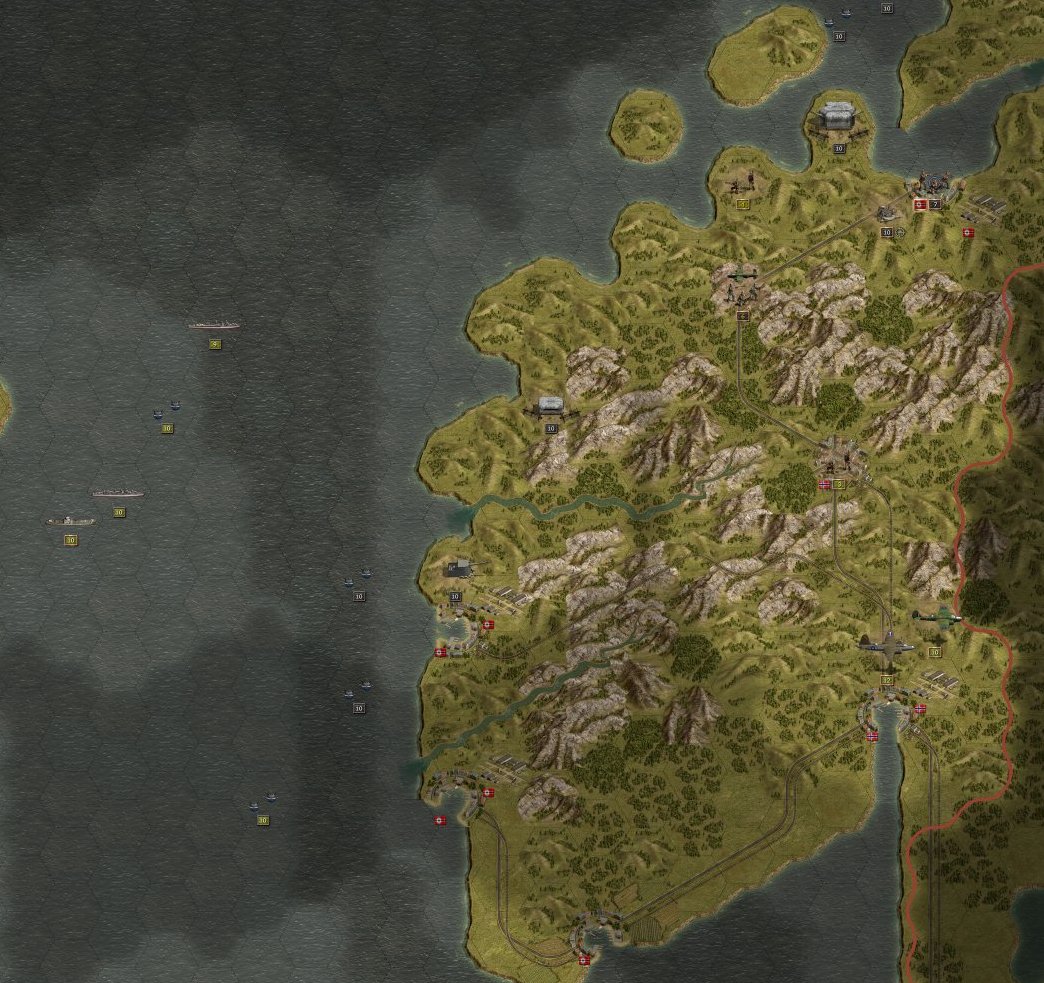The height and width of the screenshot is (983, 1044).
Task: Select the warship with strength 9
Action: (x=213, y=325)
